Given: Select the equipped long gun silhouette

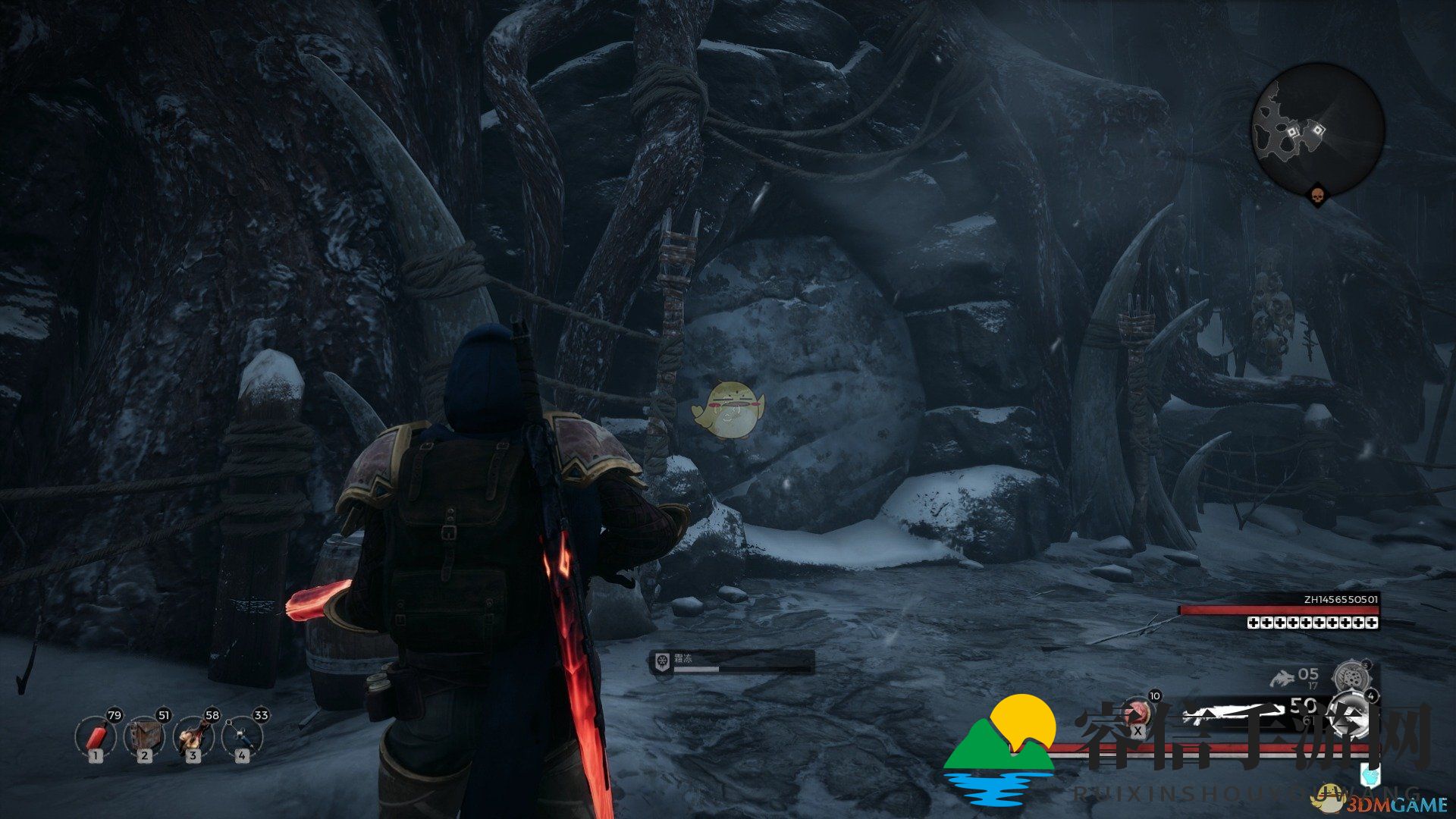Looking at the screenshot, I should (1228, 713).
